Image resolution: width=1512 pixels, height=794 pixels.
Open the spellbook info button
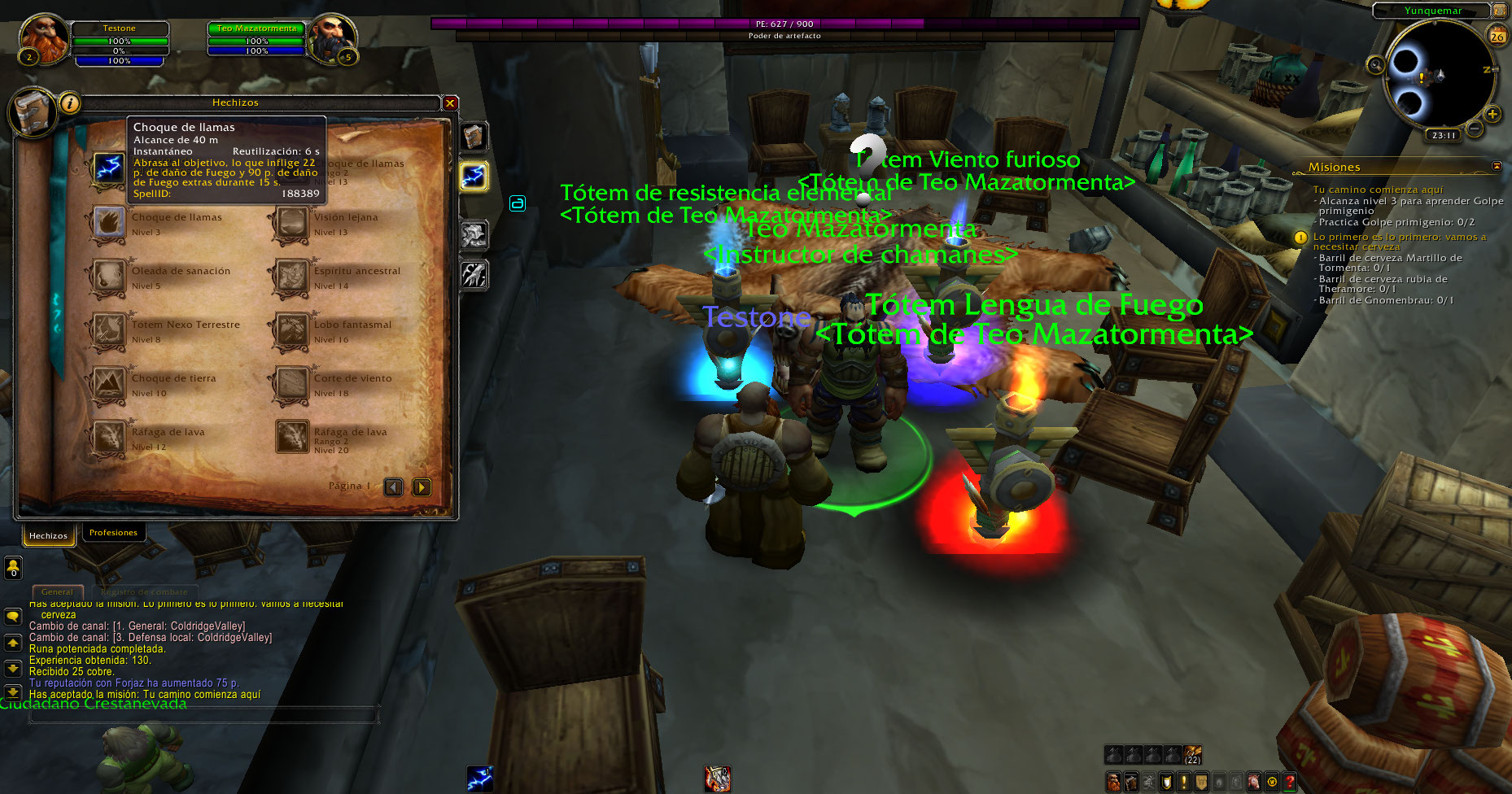(70, 103)
